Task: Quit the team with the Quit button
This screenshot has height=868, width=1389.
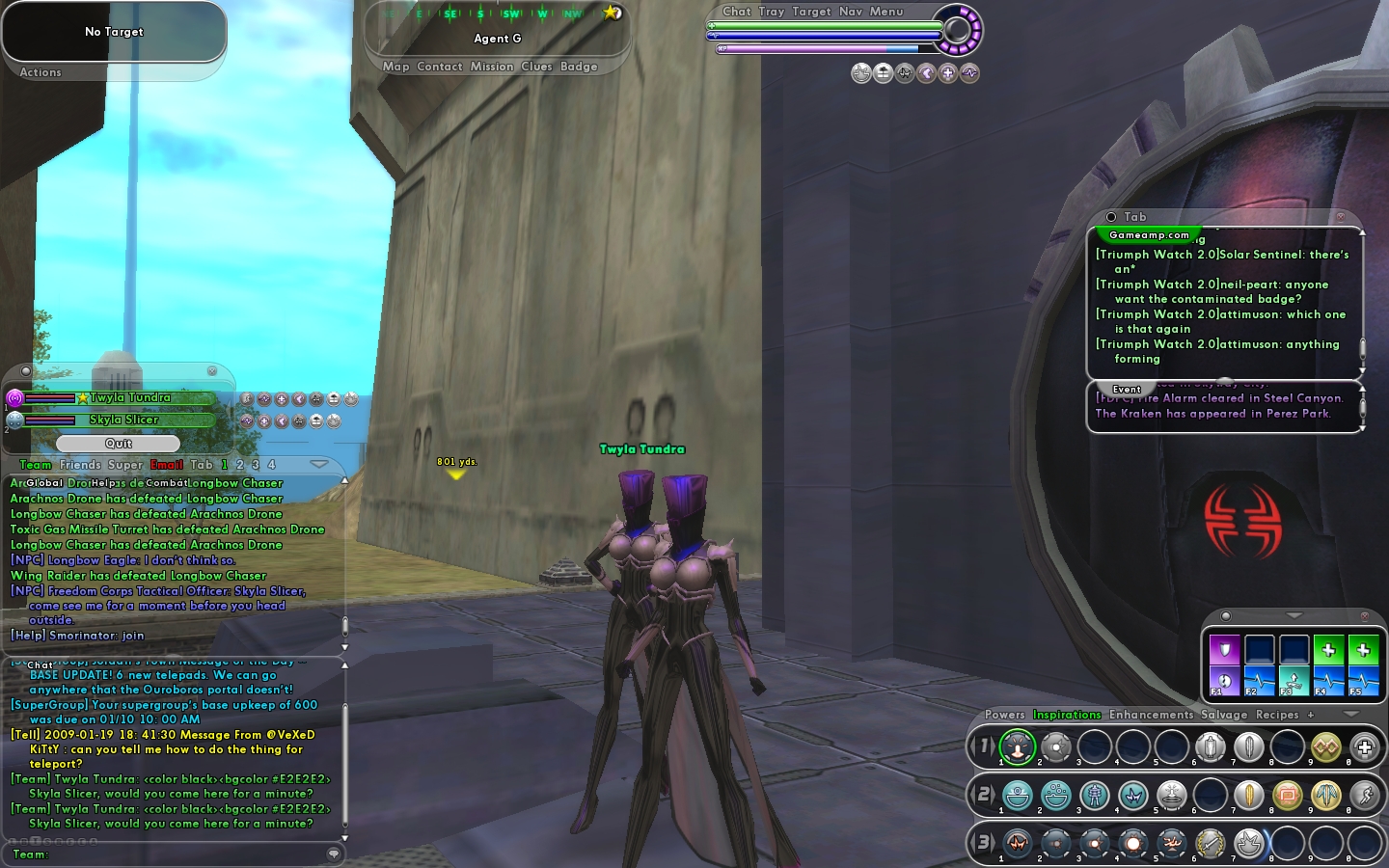Action: tap(118, 444)
